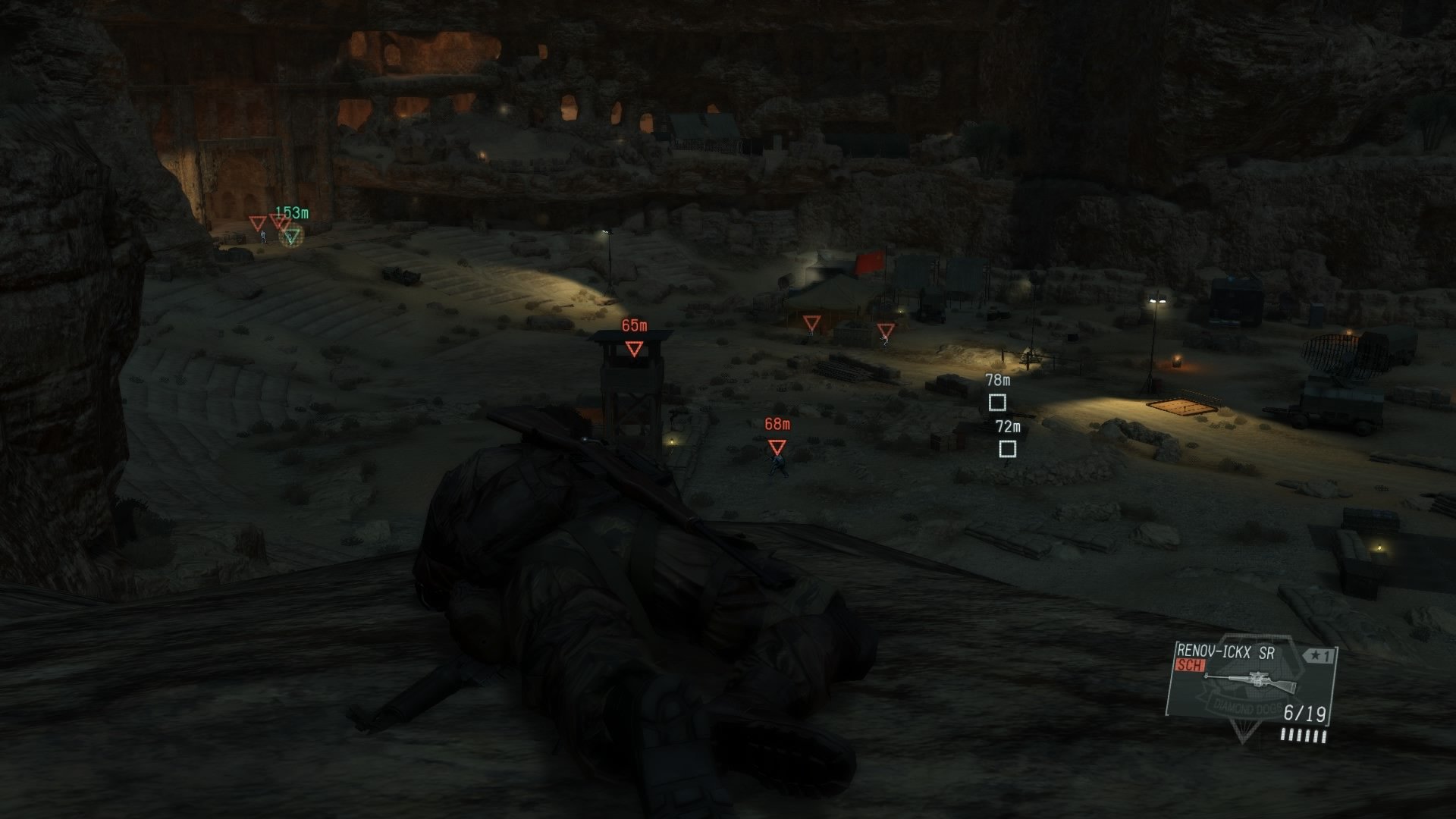Click the rifle silhouette in the weapon panel
This screenshot has width=1456, height=819.
pos(1251,681)
